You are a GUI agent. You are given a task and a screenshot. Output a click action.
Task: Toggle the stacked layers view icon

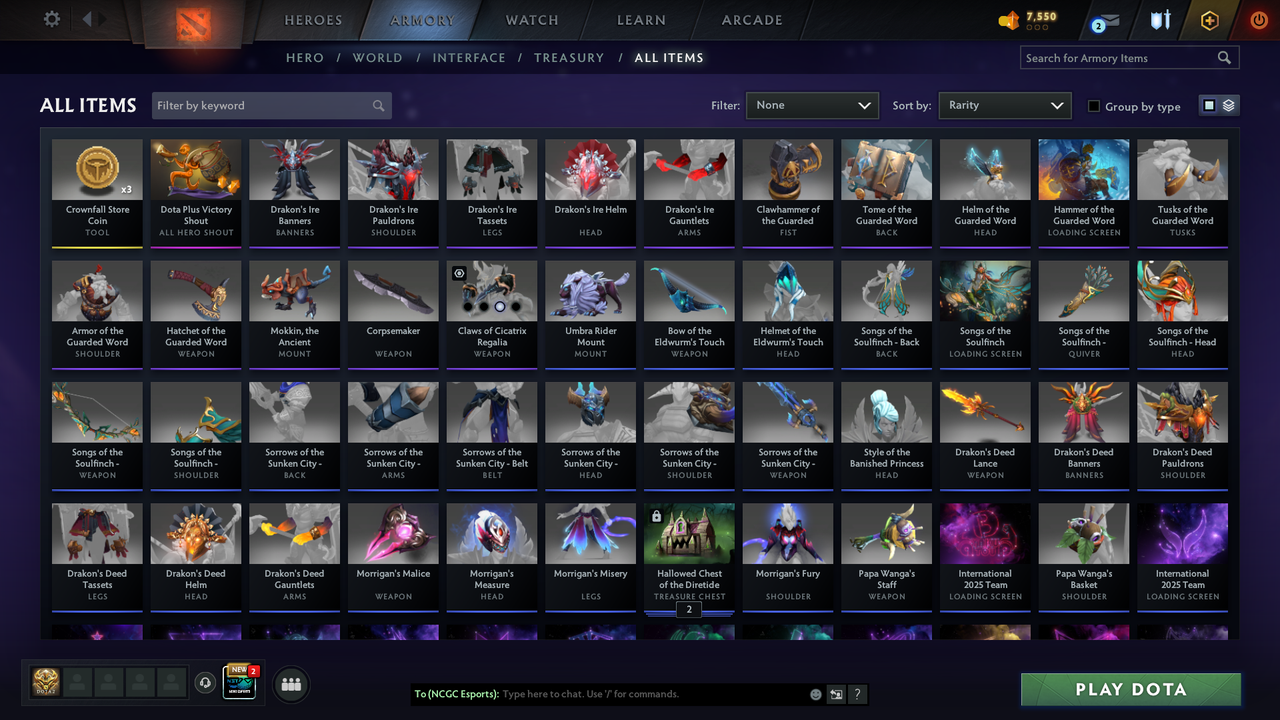[x=1227, y=105]
